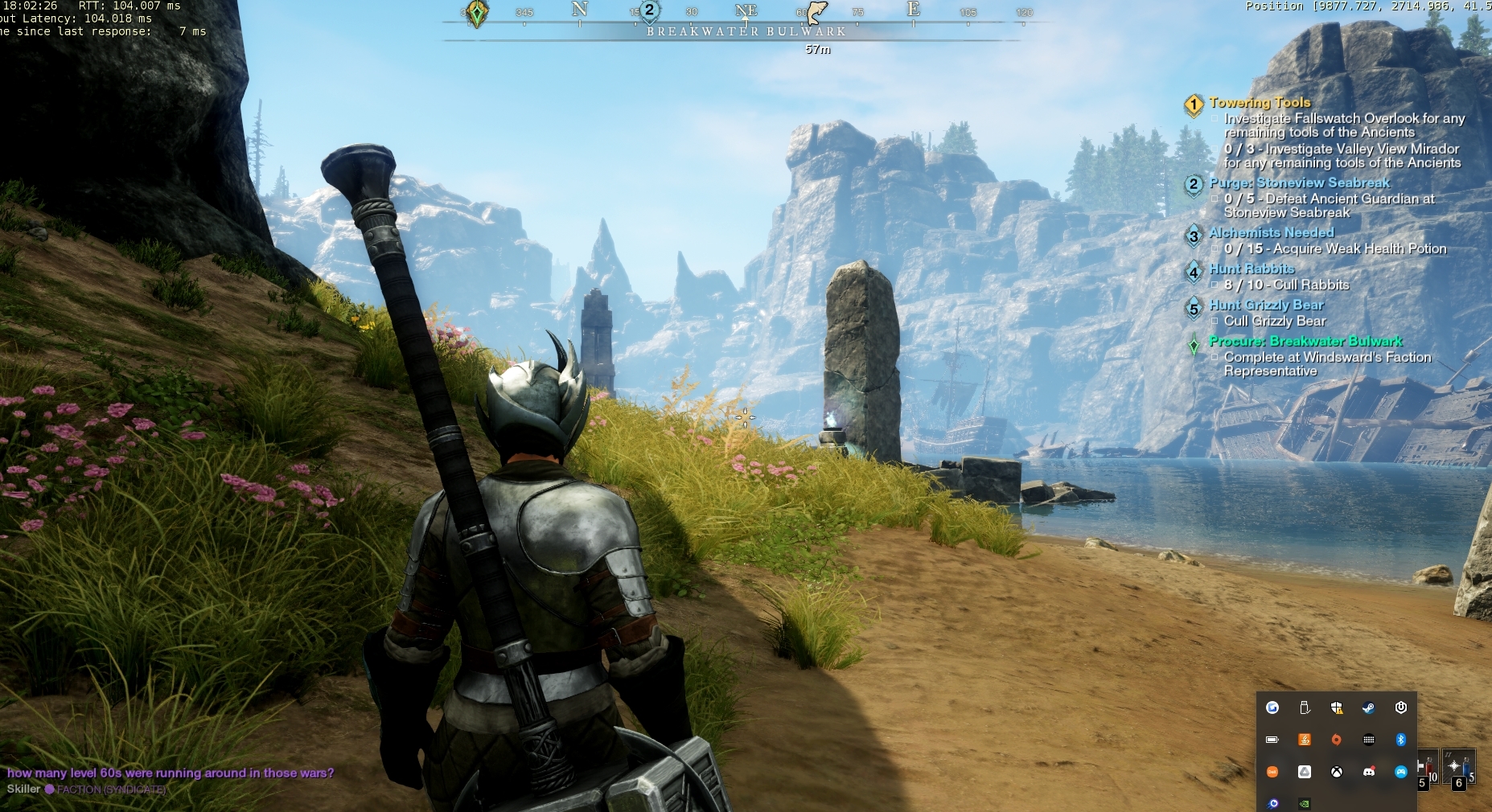Click the NVIDIA tray icon
This screenshot has height=812, width=1492.
[x=1304, y=803]
